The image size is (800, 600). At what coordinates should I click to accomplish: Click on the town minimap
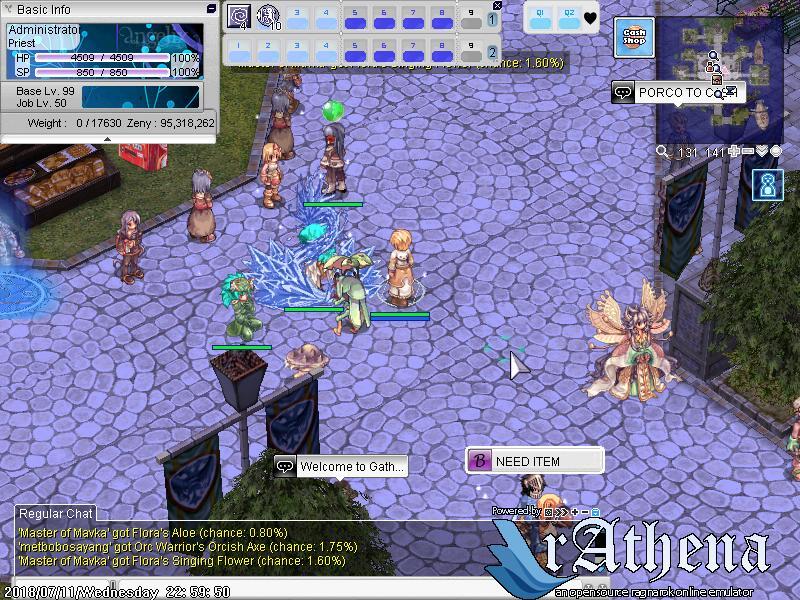718,80
